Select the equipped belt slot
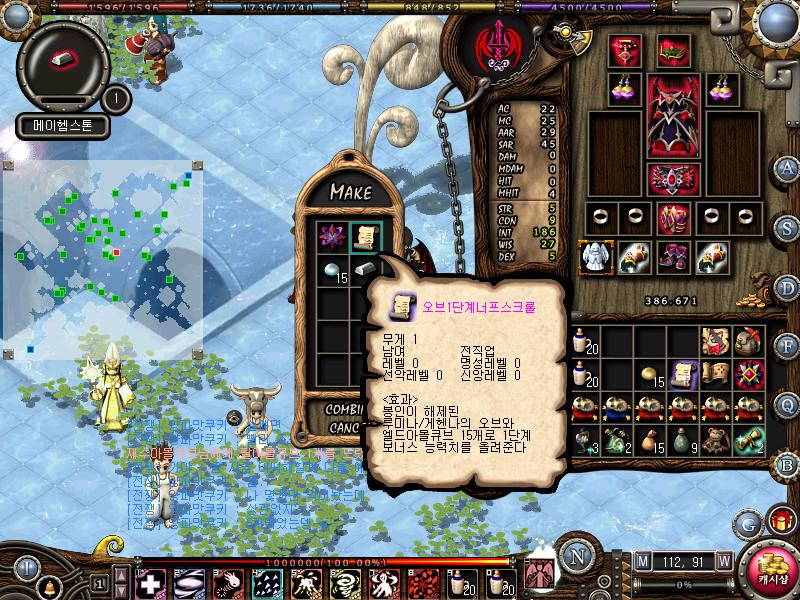The image size is (800, 600). (x=672, y=178)
